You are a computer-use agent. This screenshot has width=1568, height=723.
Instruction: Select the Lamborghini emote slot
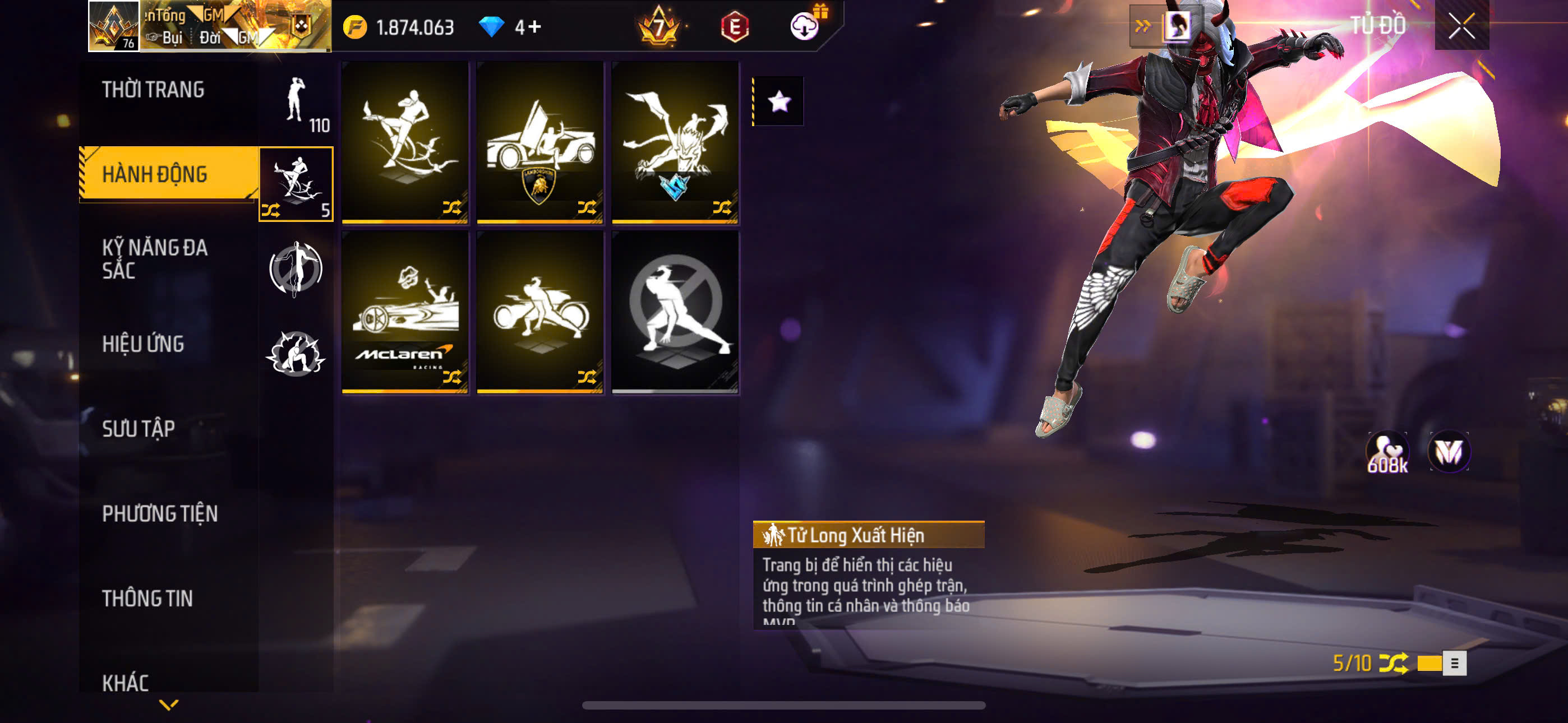[x=540, y=142]
